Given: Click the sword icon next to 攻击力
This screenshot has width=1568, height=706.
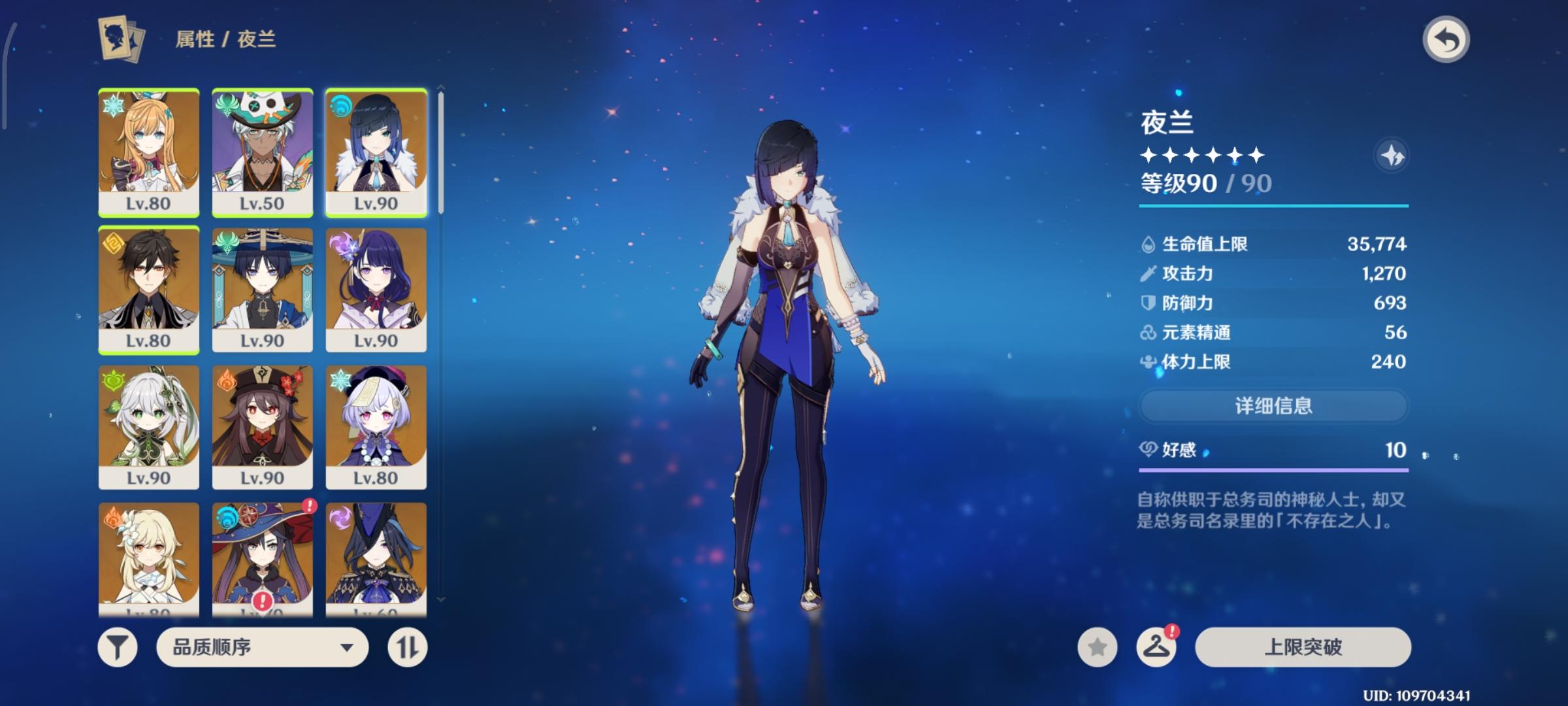Looking at the screenshot, I should [1147, 273].
